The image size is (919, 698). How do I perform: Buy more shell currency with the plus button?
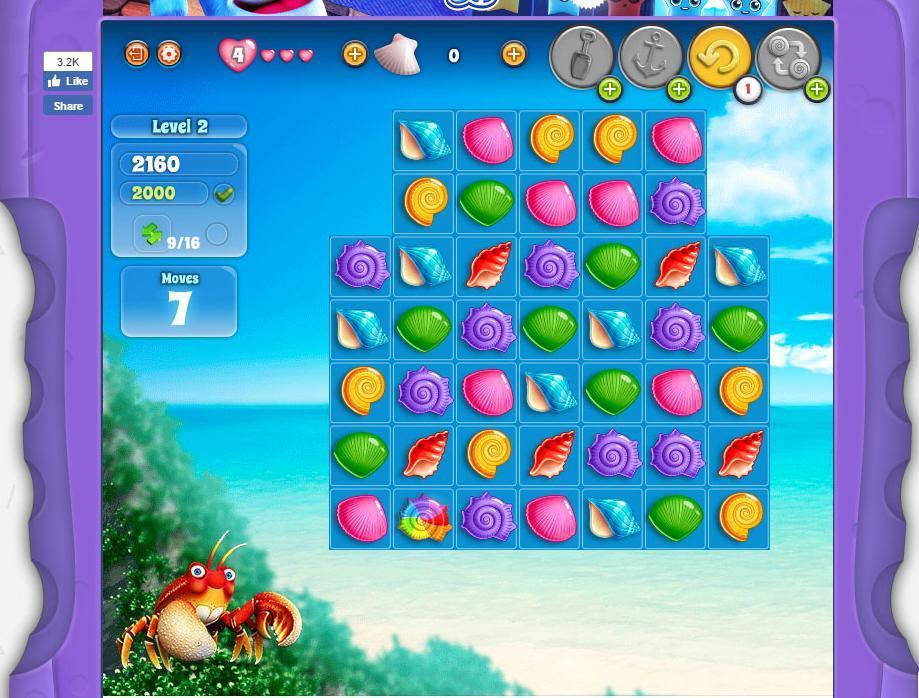tap(513, 54)
